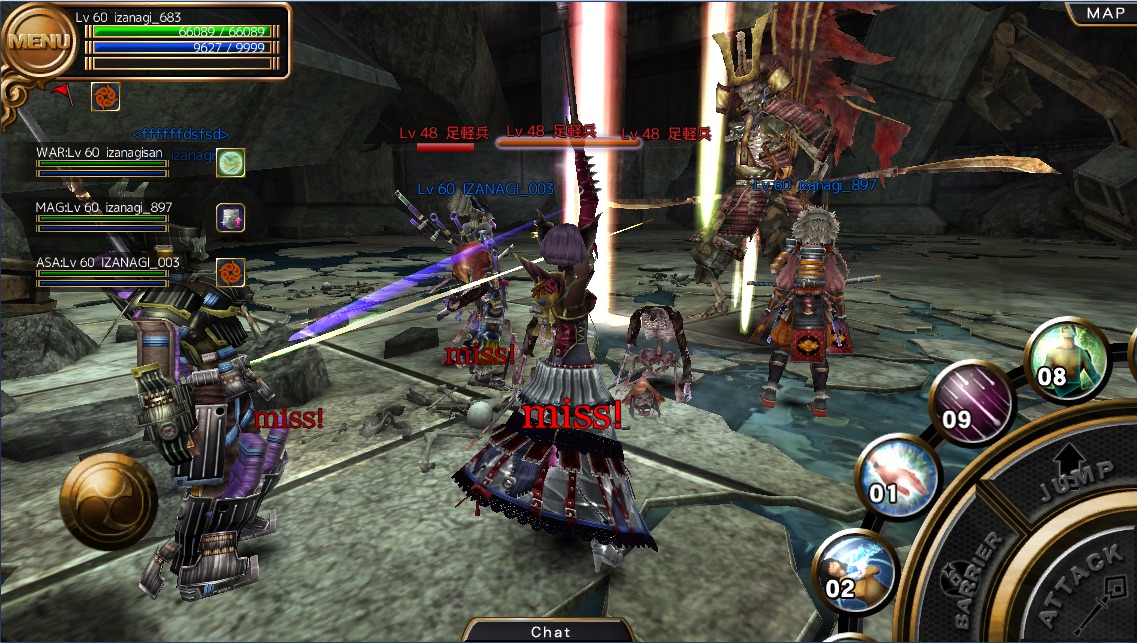Tap the bronze virtual joystick
The image size is (1137, 643).
pyautogui.click(x=108, y=500)
